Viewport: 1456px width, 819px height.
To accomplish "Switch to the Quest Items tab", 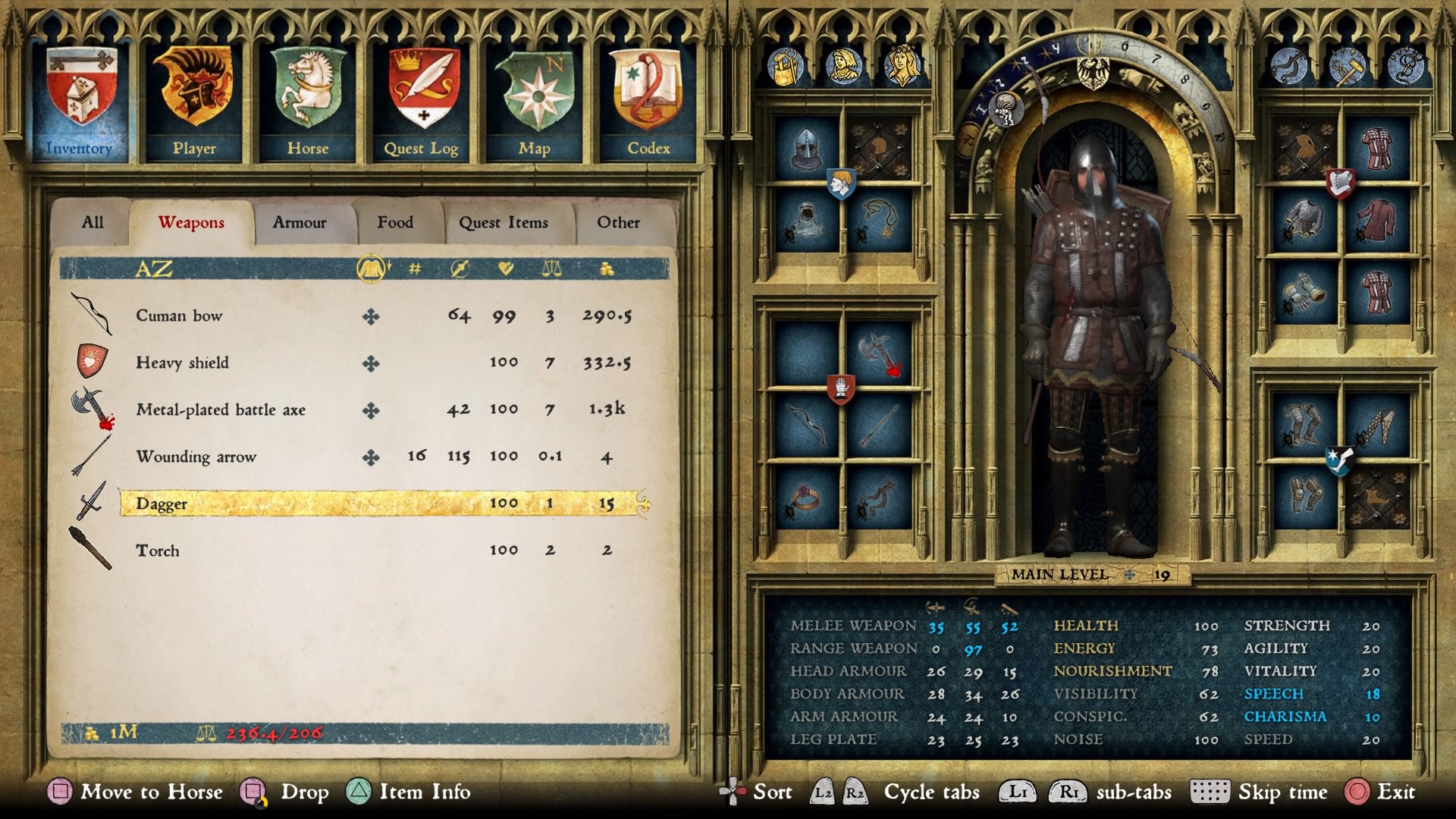I will click(x=504, y=222).
